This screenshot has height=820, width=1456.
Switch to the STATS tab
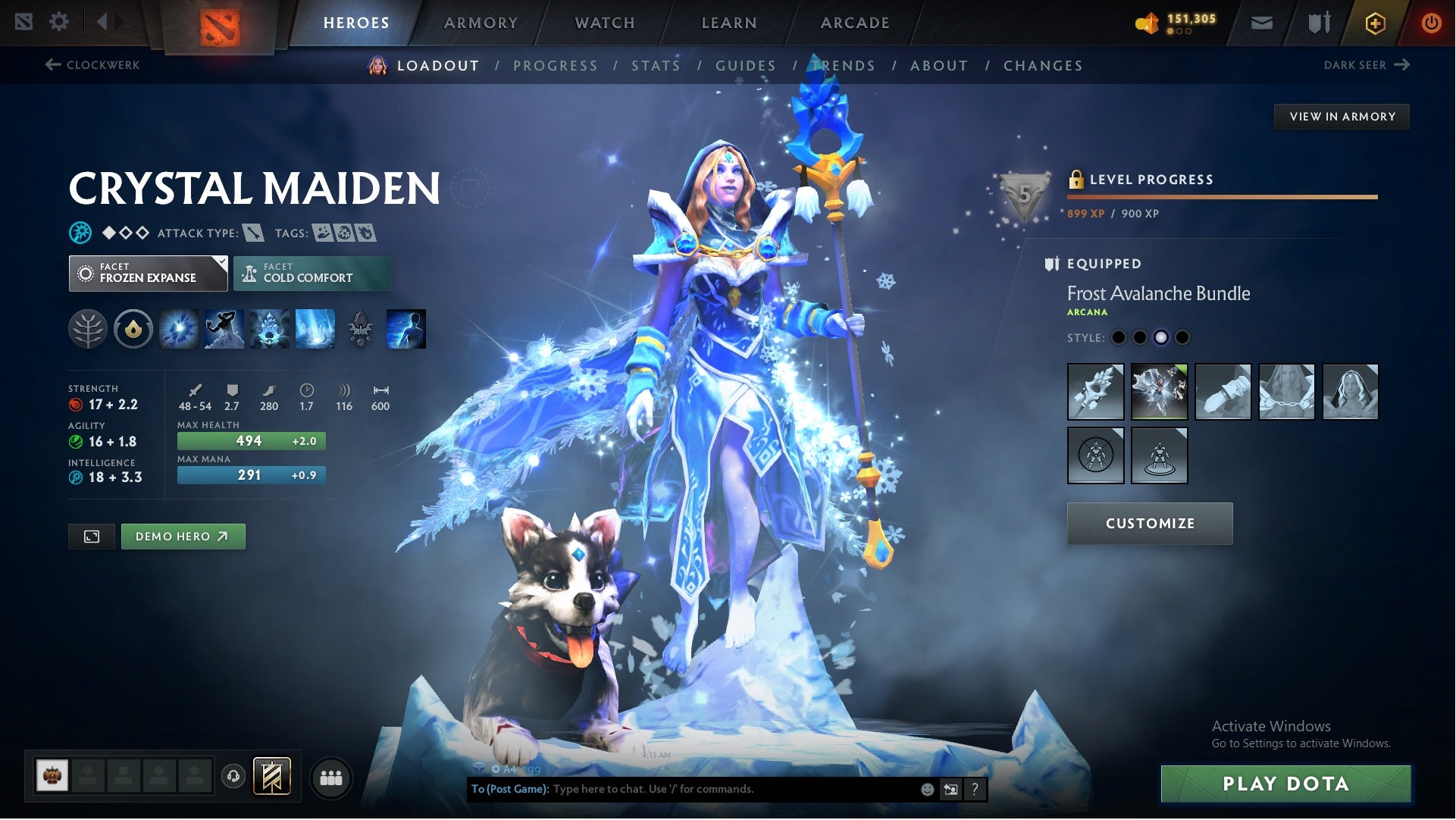(656, 66)
